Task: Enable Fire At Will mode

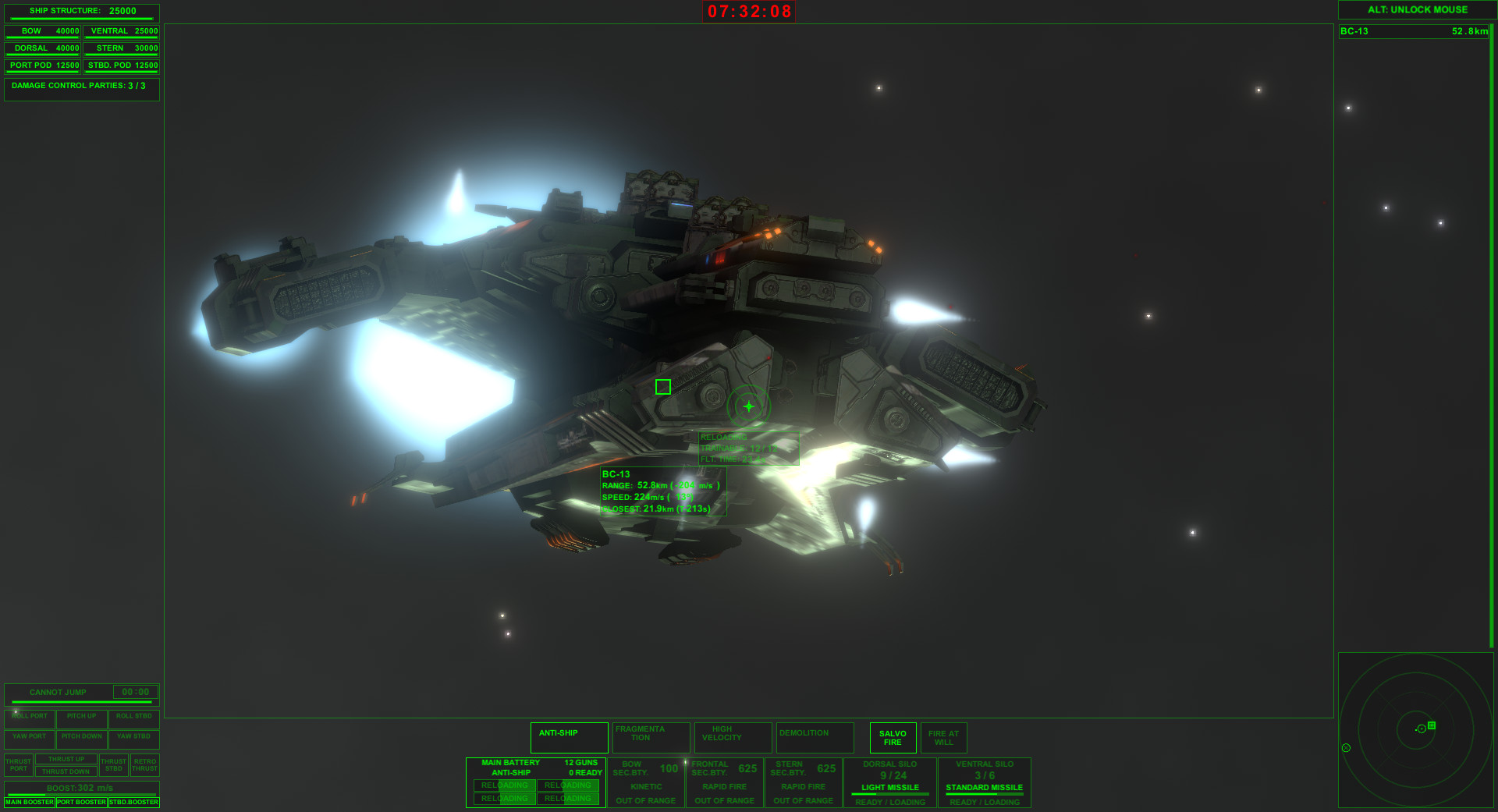Action: pos(944,737)
